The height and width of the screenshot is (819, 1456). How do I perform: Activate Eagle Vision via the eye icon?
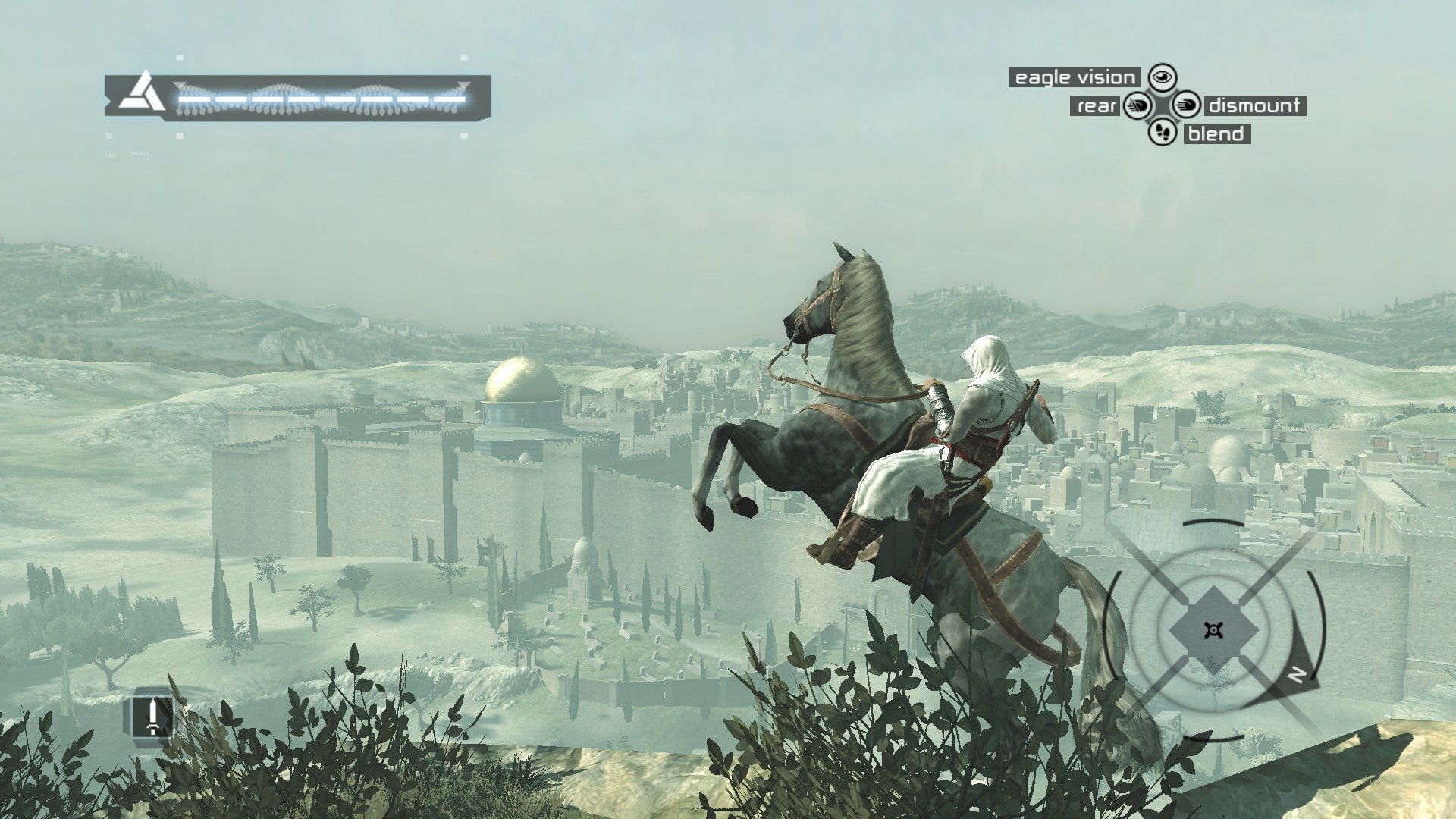click(x=1163, y=77)
